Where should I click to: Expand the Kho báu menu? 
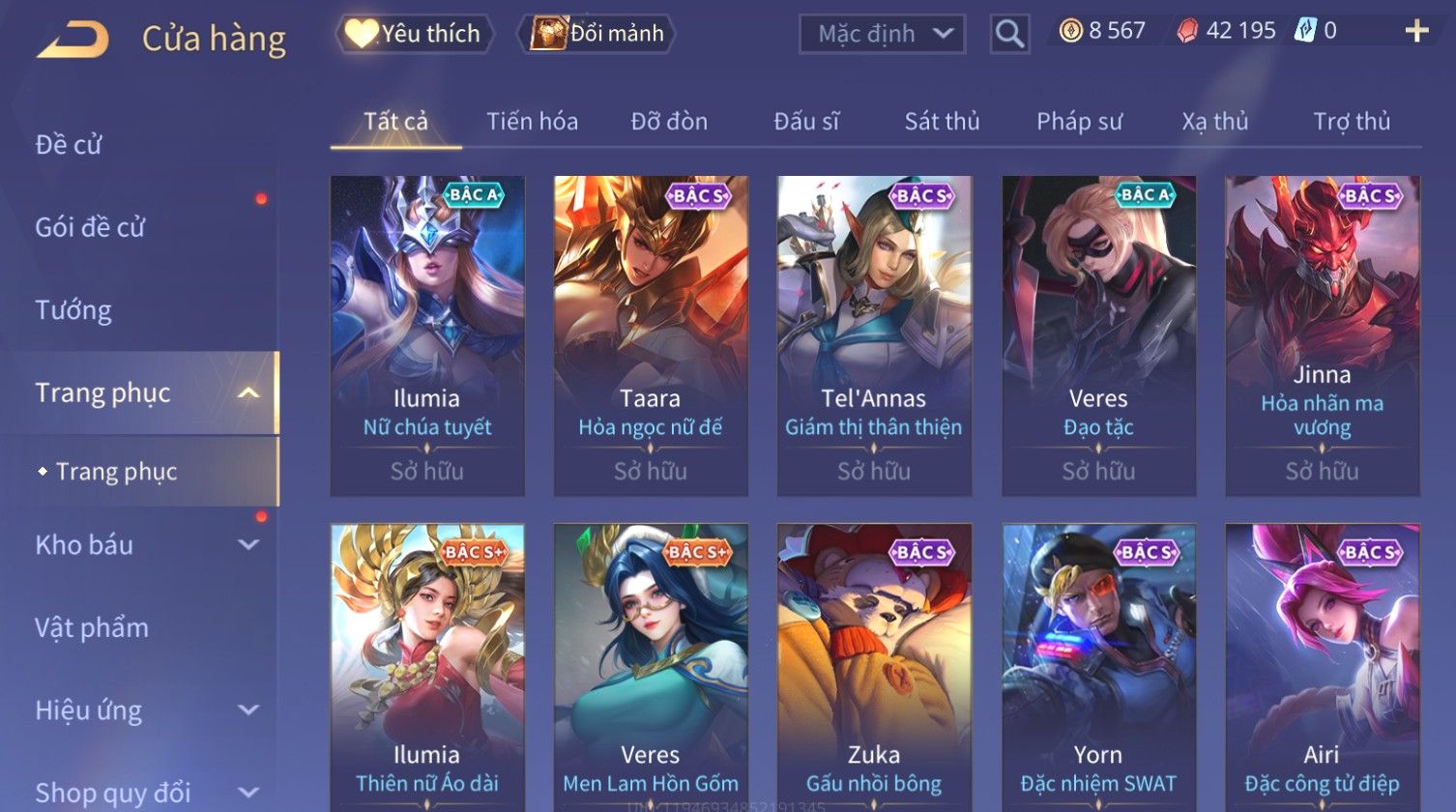(145, 545)
